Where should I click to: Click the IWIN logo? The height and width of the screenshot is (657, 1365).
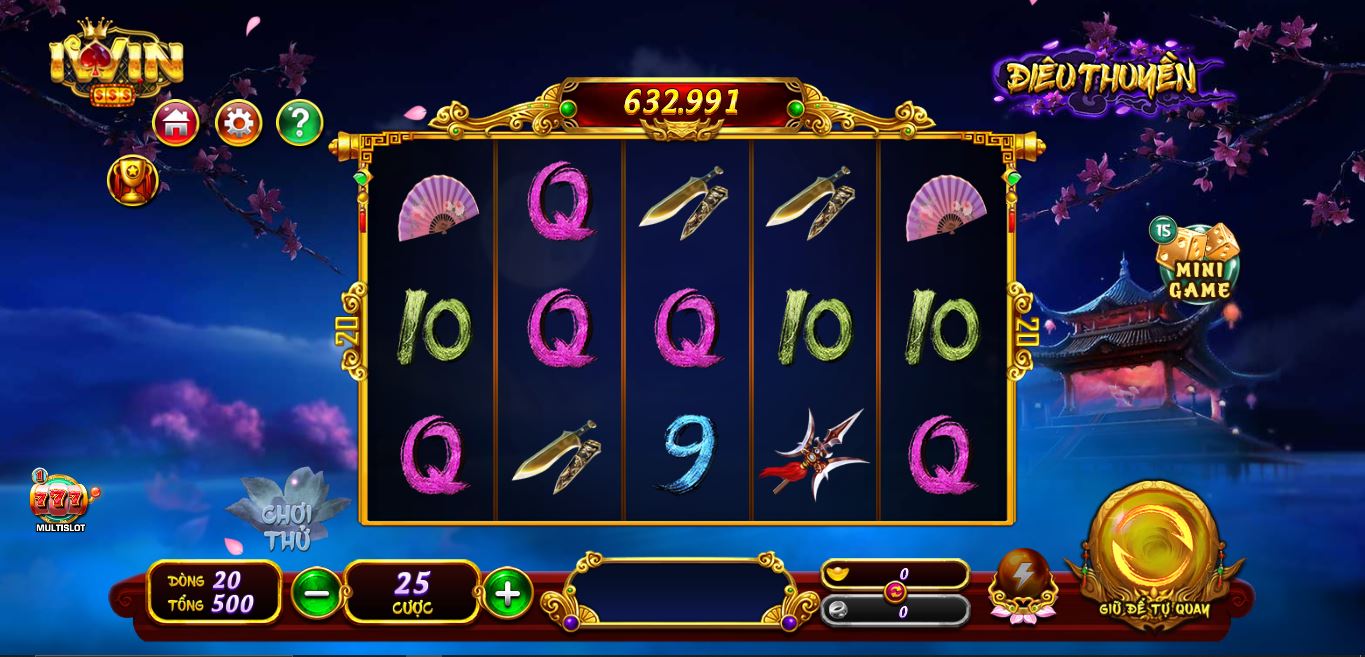pyautogui.click(x=116, y=63)
